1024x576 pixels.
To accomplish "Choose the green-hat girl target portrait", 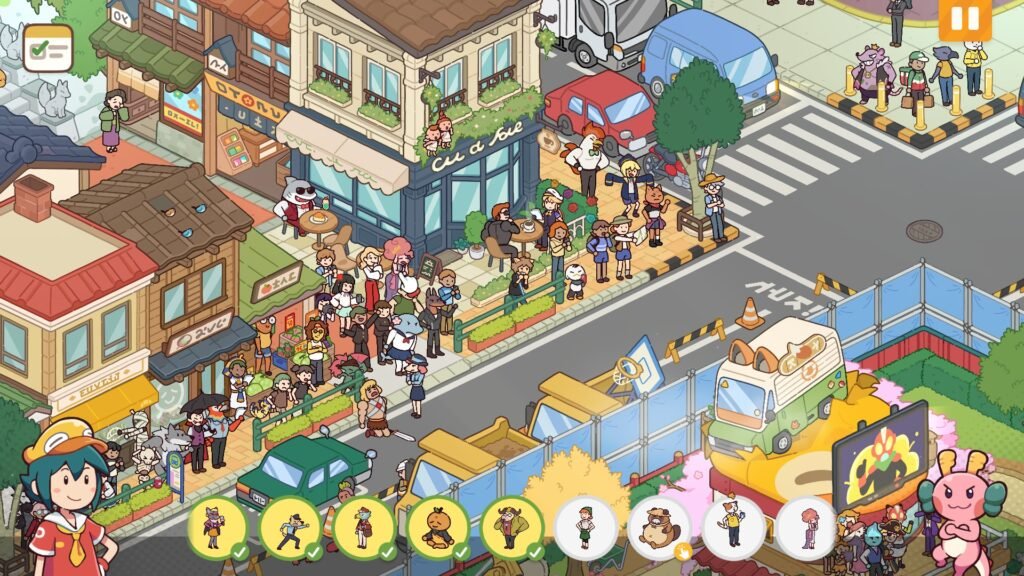I will 586,527.
